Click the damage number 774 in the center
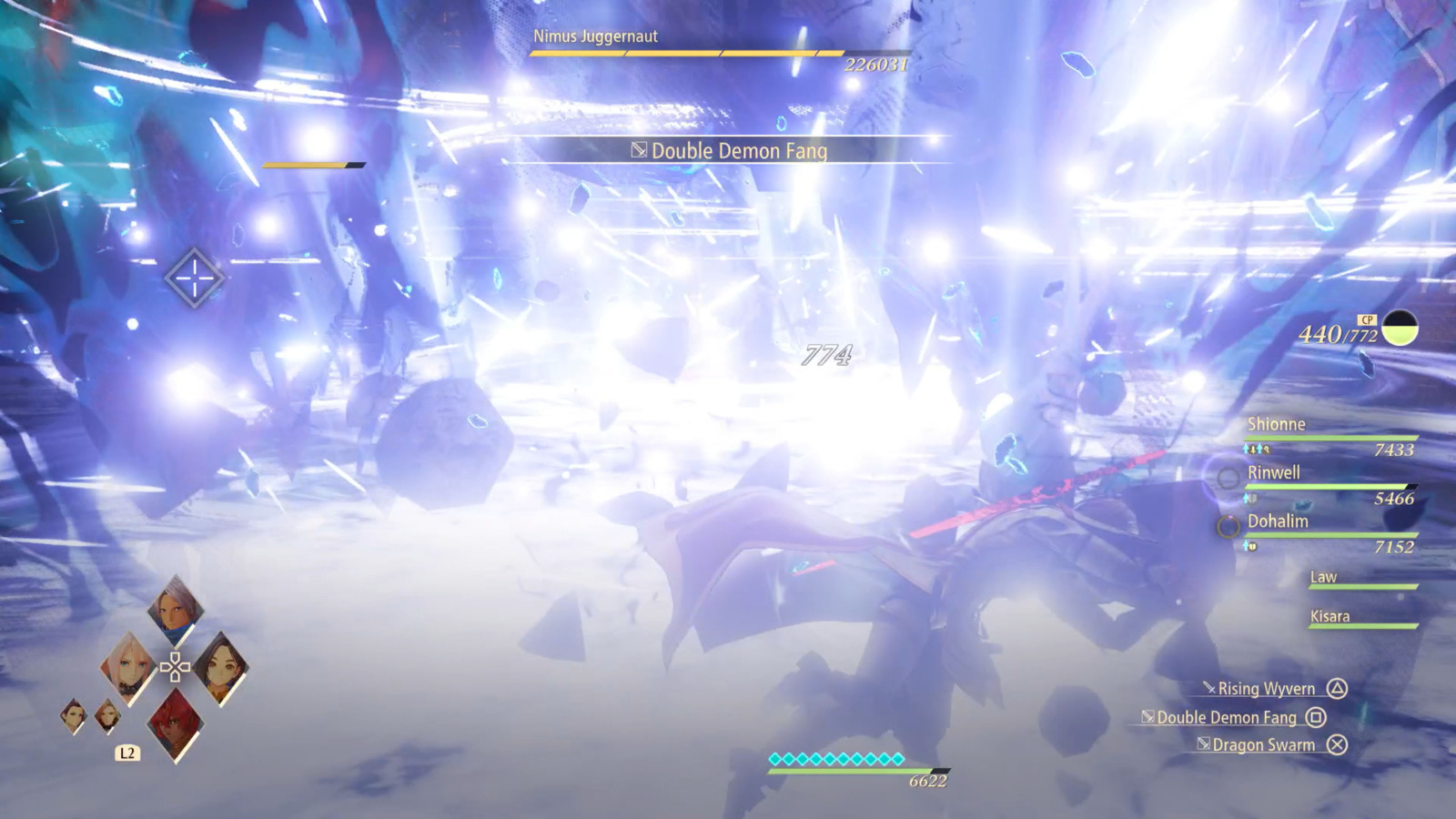Screen dimensions: 1456x819 [x=827, y=352]
